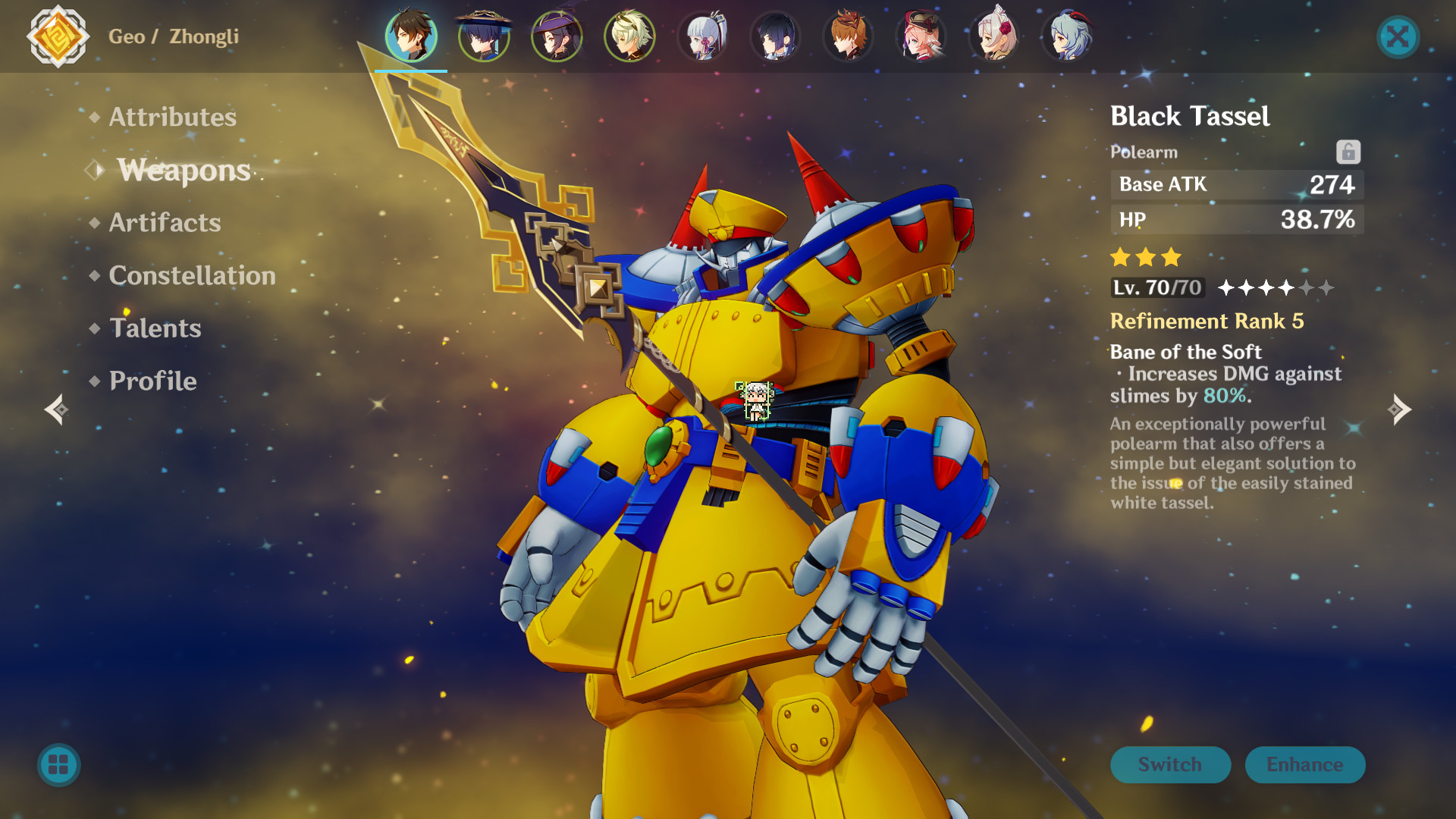Click the right navigation arrow
1456x819 pixels.
(1400, 409)
